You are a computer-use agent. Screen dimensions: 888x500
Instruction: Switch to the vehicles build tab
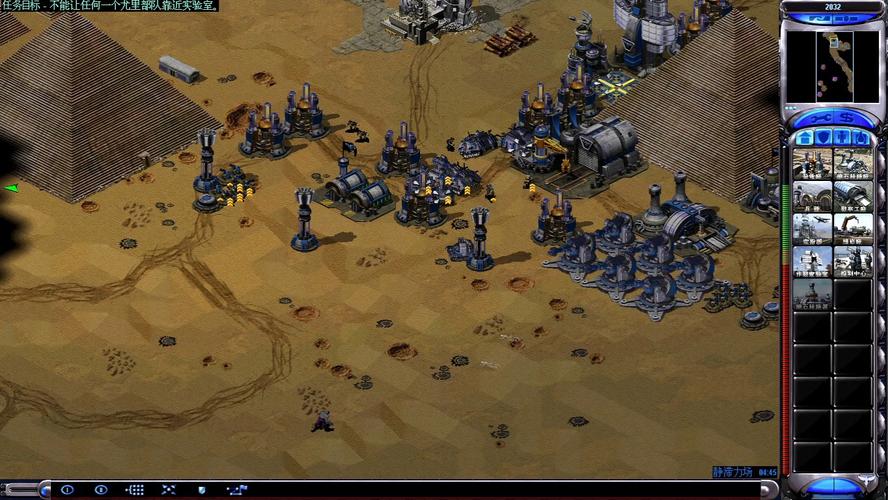click(862, 137)
